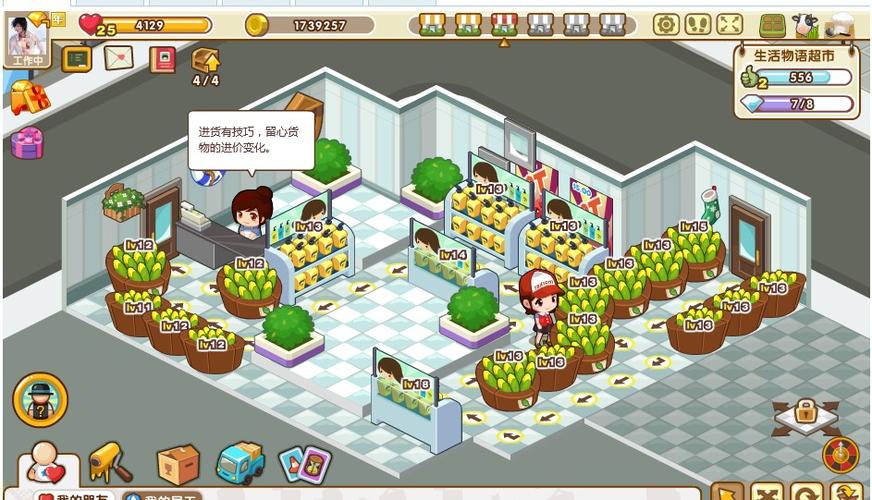The width and height of the screenshot is (872, 500).
Task: Open the green shelf icon
Action: point(772,25)
